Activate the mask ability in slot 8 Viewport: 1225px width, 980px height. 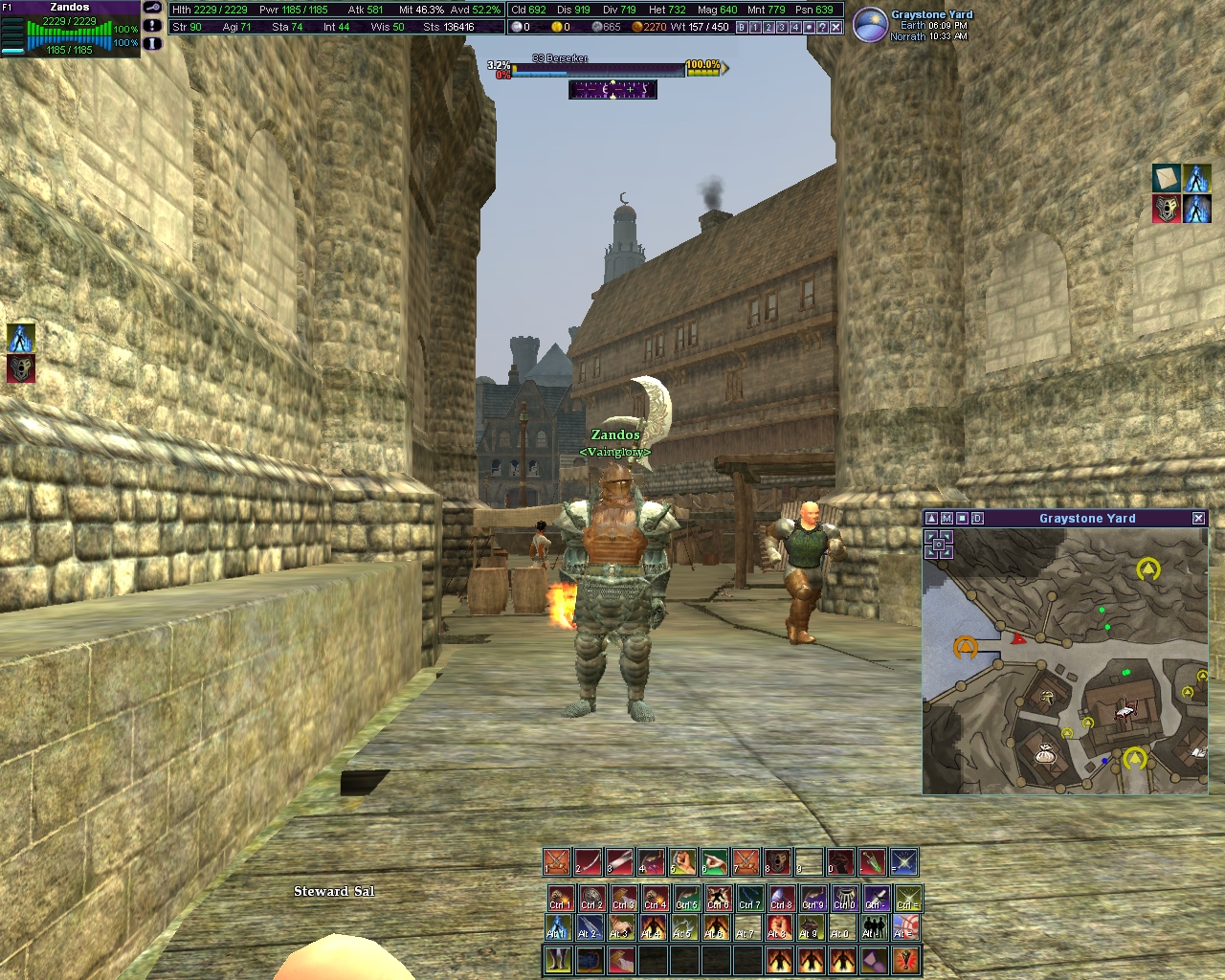point(777,862)
